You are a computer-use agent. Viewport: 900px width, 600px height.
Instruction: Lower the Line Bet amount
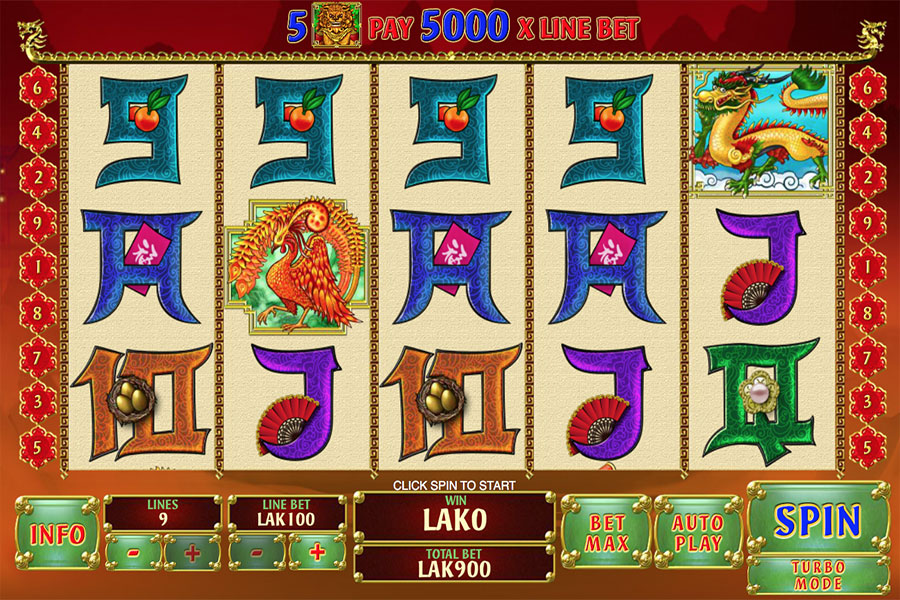[256, 551]
